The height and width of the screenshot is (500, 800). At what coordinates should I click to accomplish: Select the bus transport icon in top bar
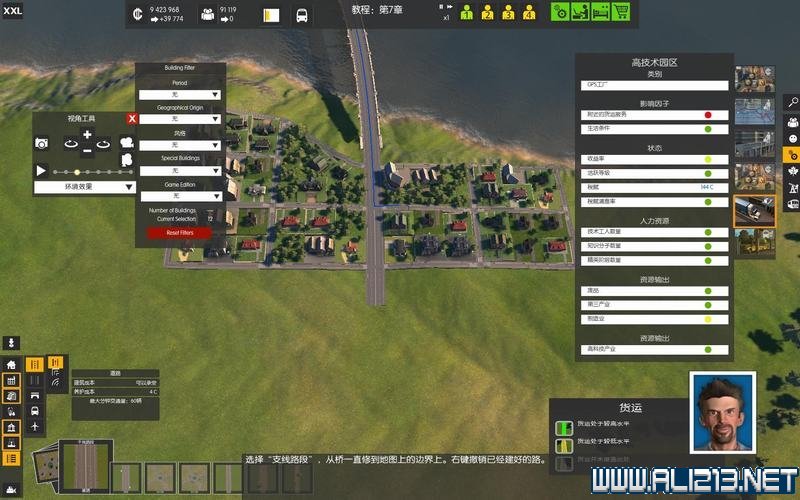[302, 15]
